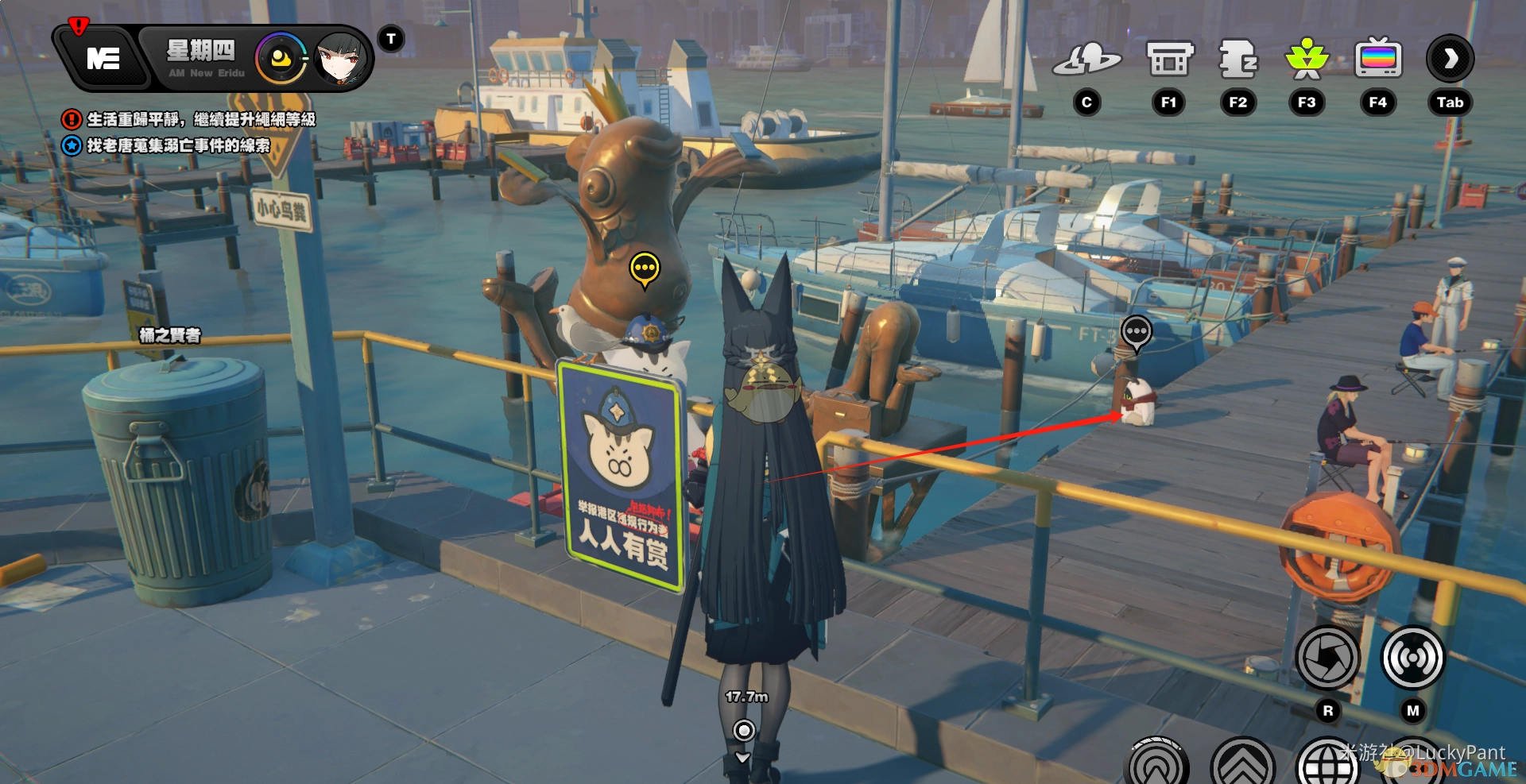Expand the arrow button for more shortcuts
1526x784 pixels.
pyautogui.click(x=1450, y=59)
